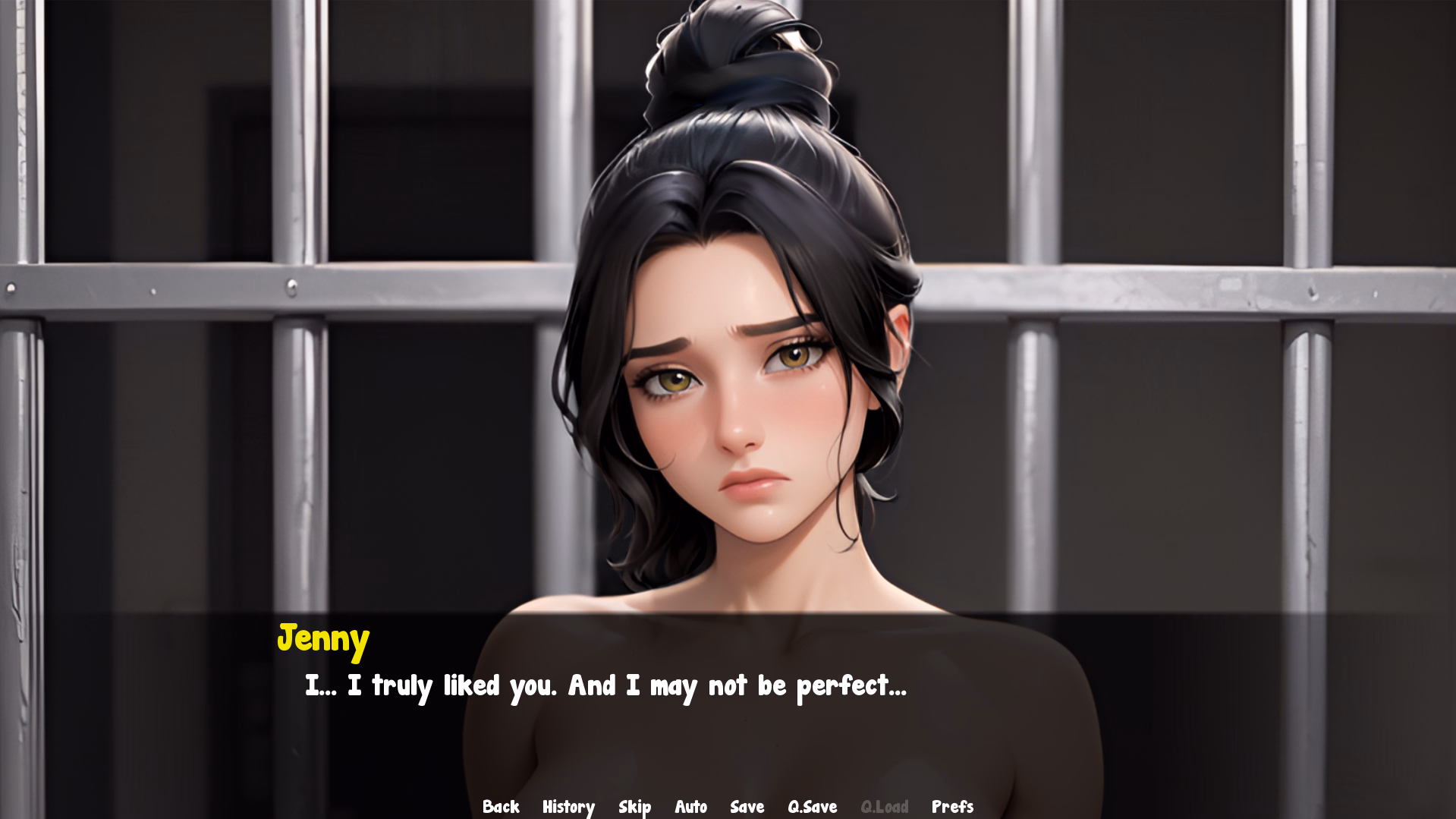
Task: Click Back to rewind the dialogue
Action: [501, 807]
